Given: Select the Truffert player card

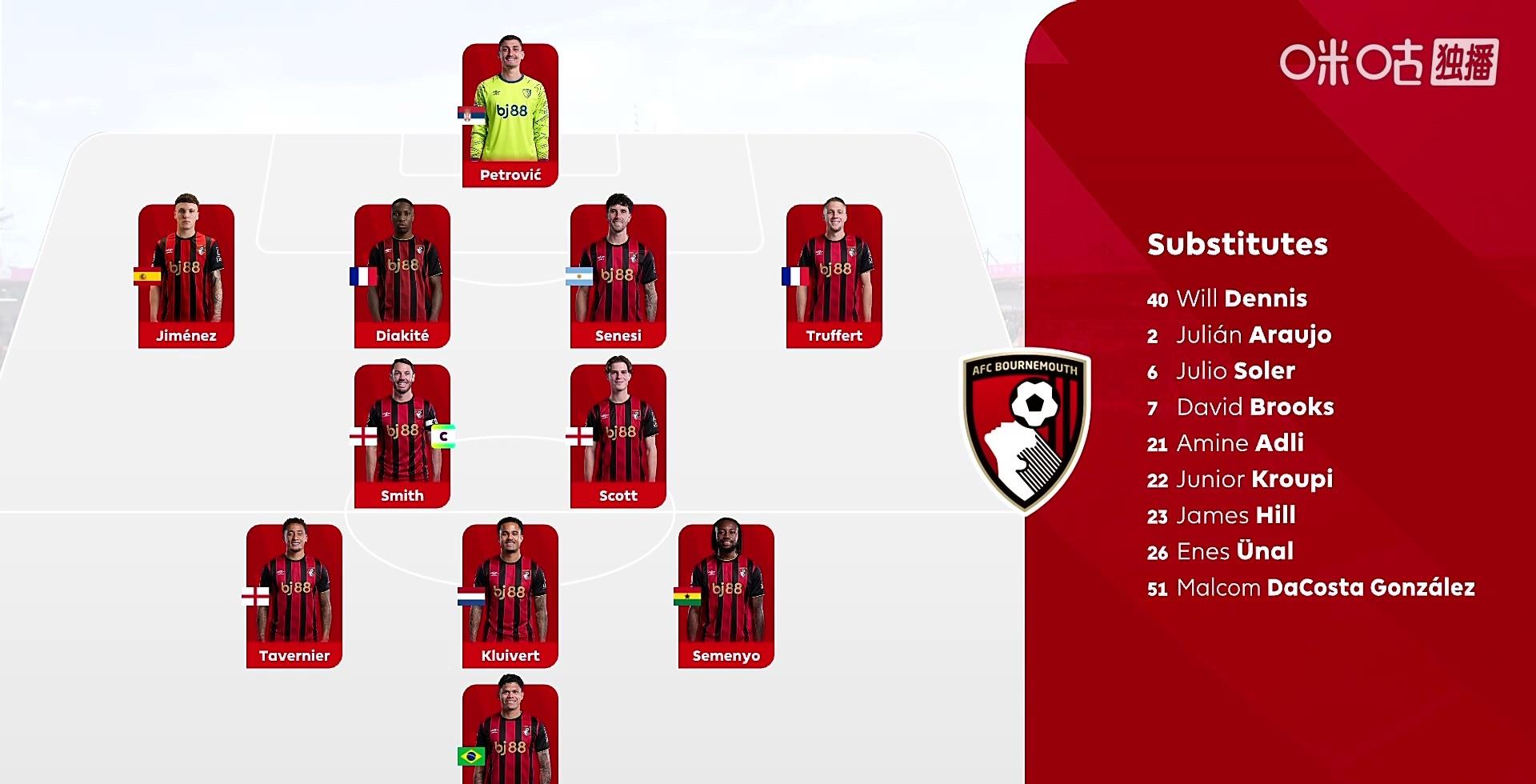Looking at the screenshot, I should coord(834,276).
